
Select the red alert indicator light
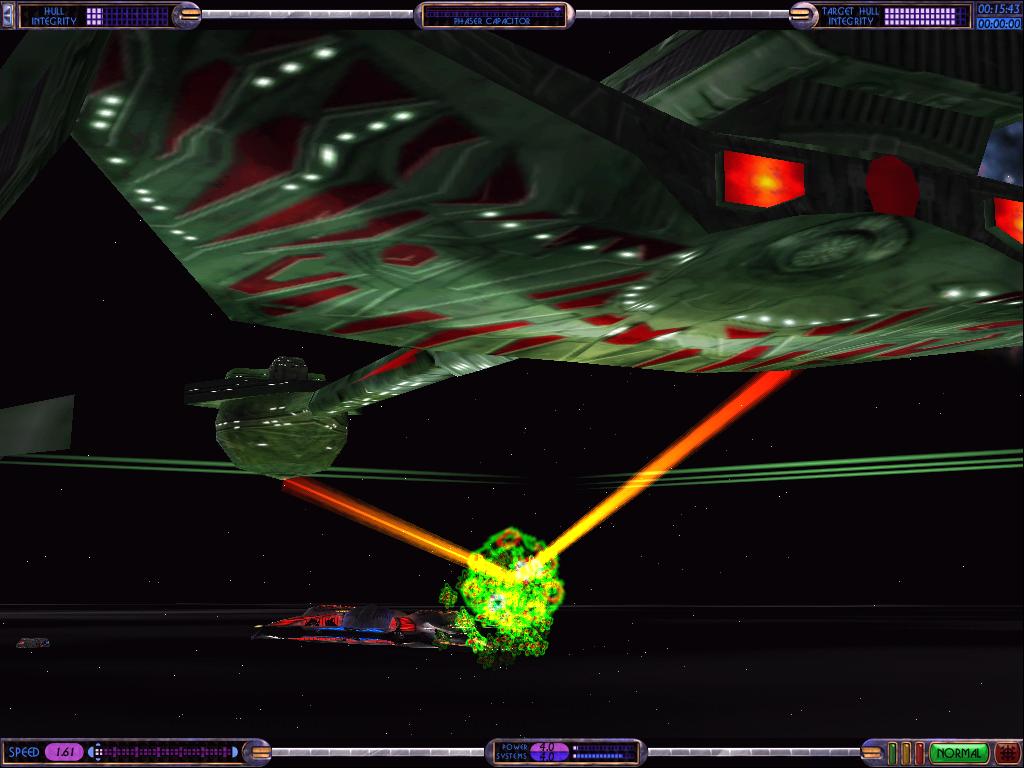point(918,752)
